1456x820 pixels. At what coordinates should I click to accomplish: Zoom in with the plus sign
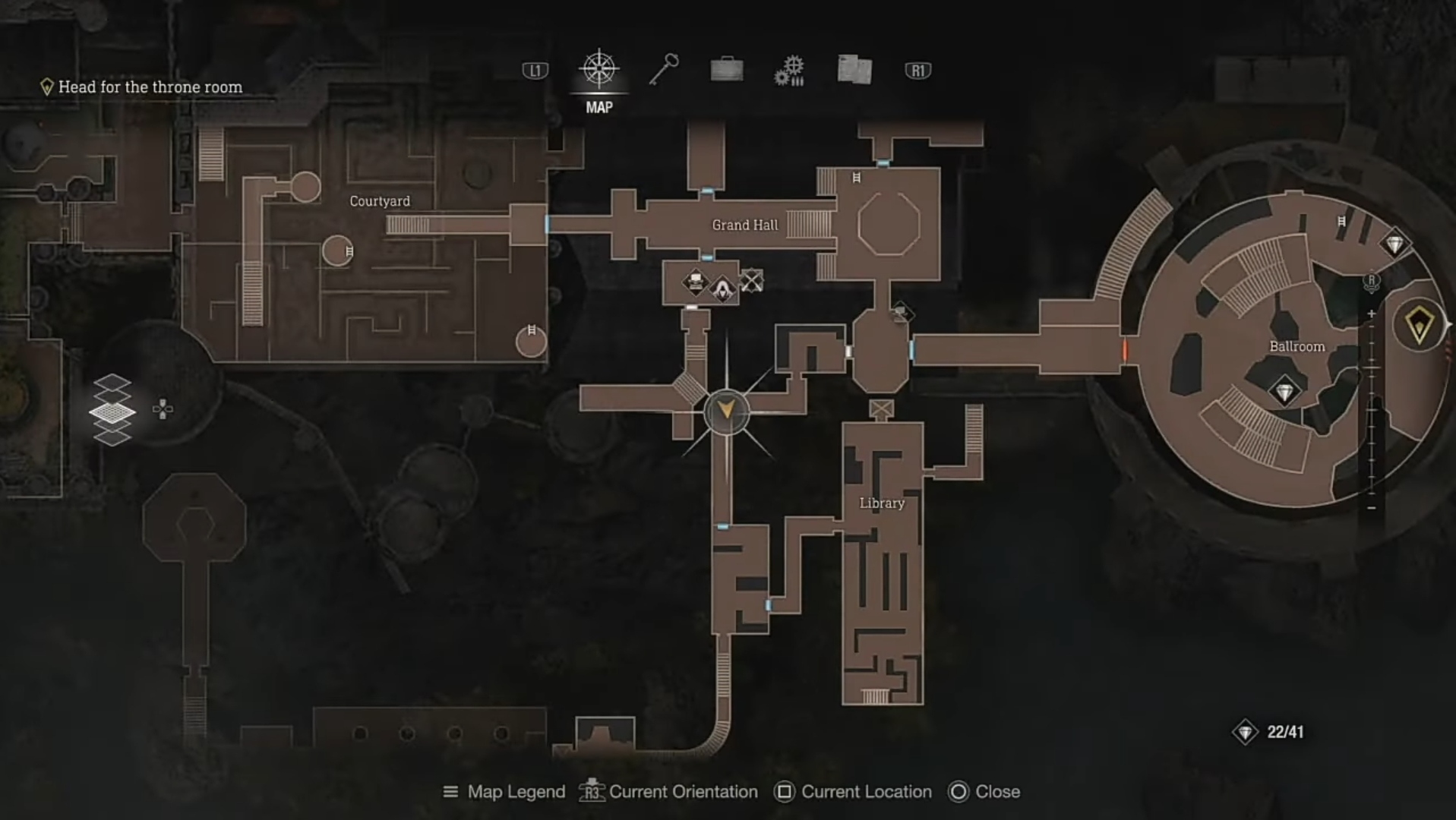click(1371, 314)
